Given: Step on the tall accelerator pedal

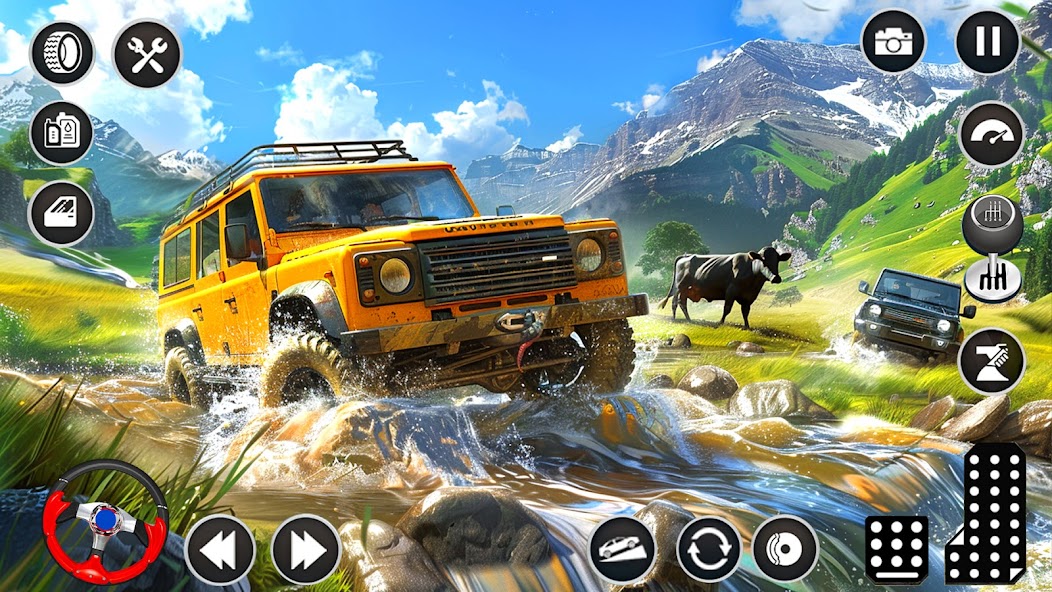Looking at the screenshot, I should tap(987, 513).
